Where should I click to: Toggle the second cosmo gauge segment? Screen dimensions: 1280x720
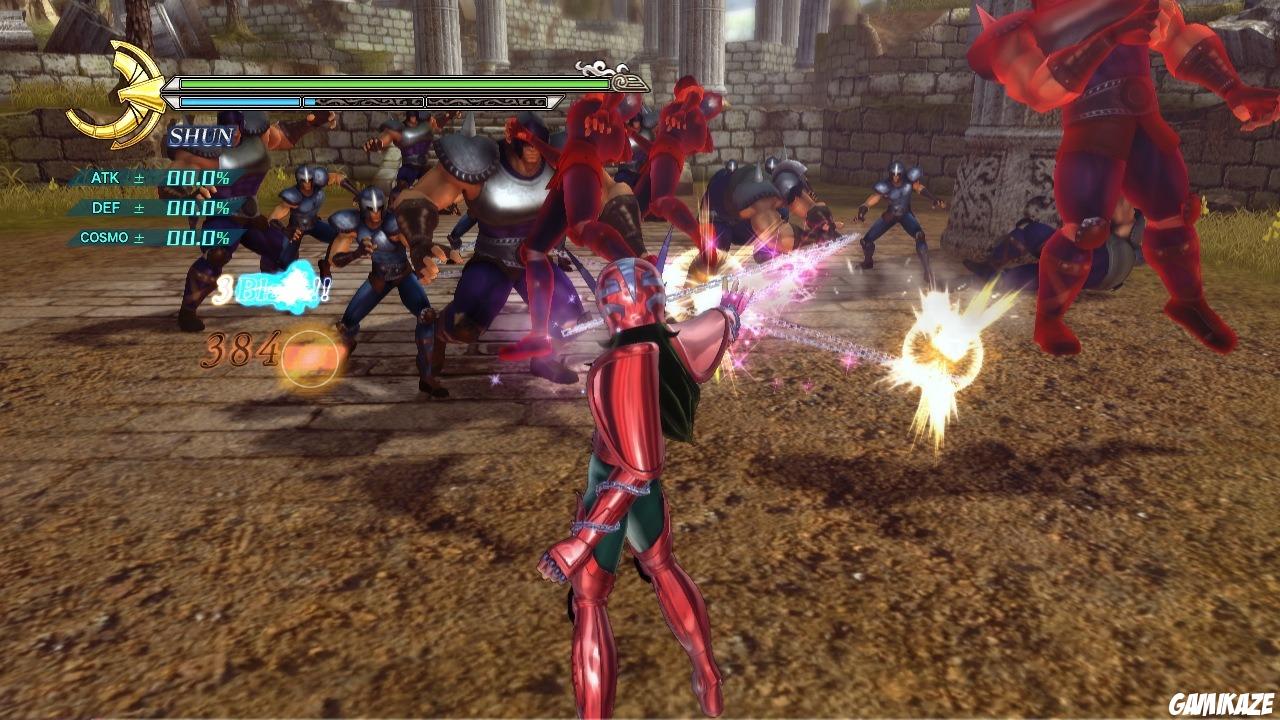click(363, 102)
